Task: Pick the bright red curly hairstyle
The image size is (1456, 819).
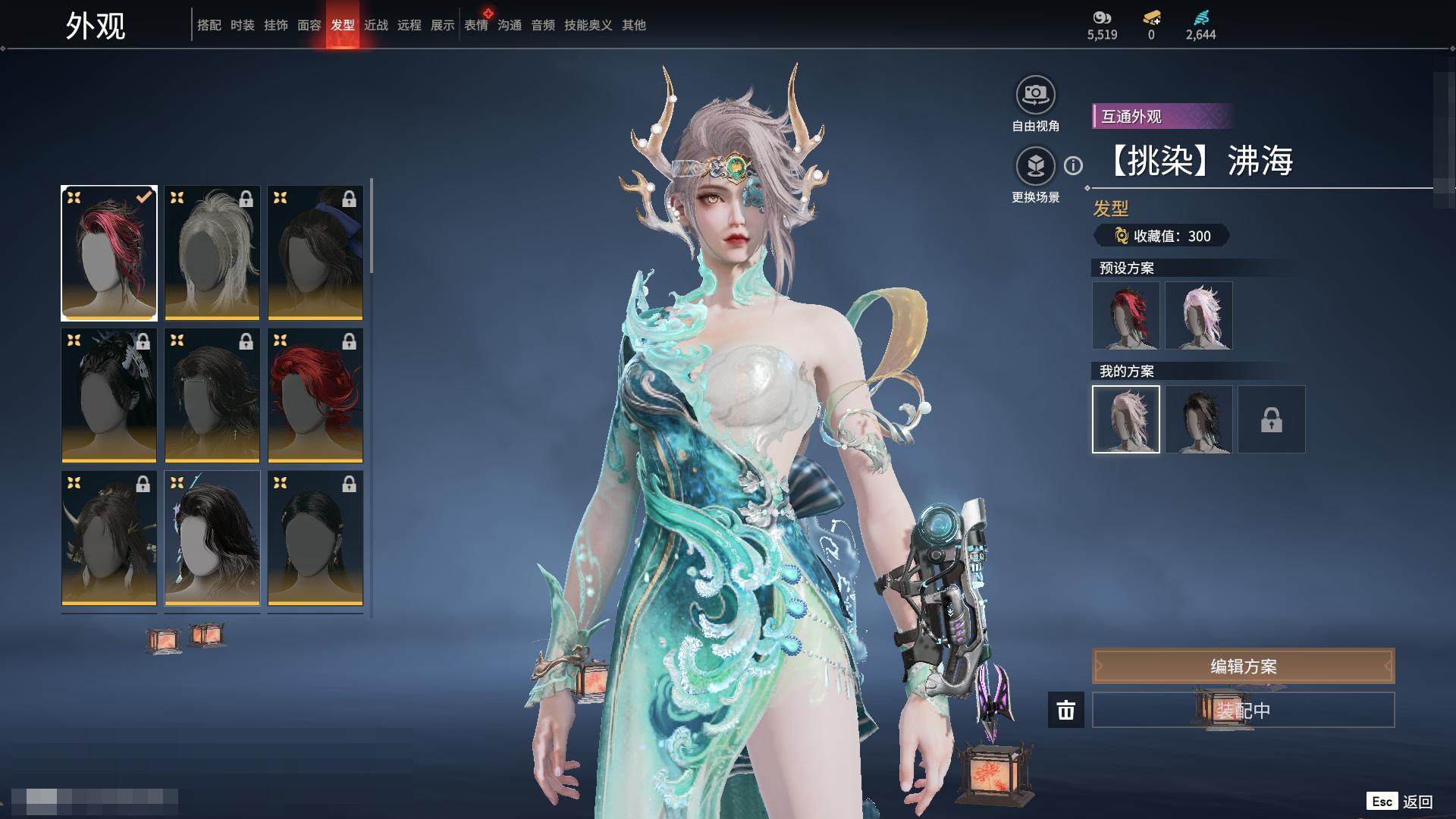Action: [x=315, y=395]
